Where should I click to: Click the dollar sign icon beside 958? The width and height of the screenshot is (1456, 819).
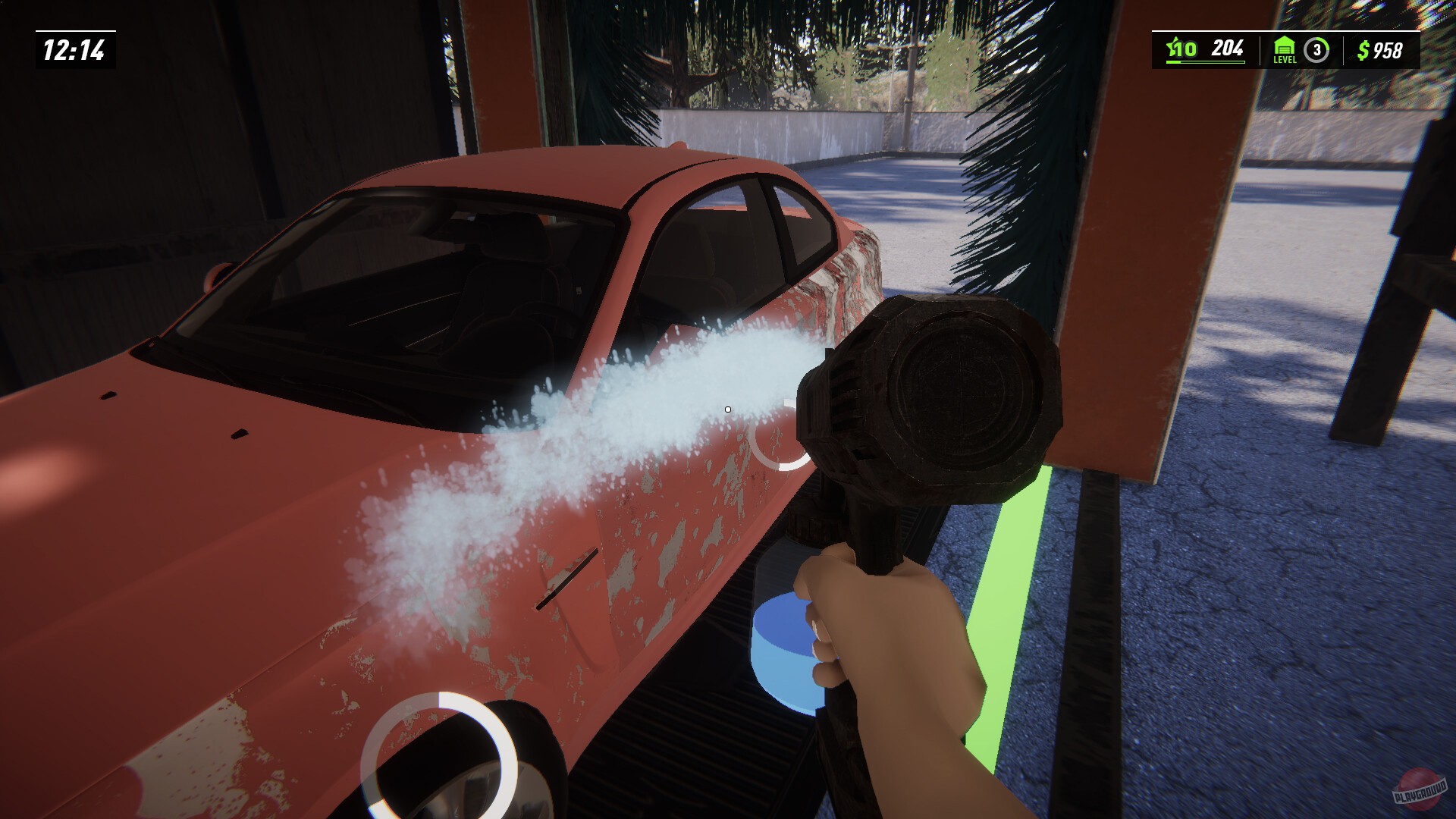[1363, 49]
